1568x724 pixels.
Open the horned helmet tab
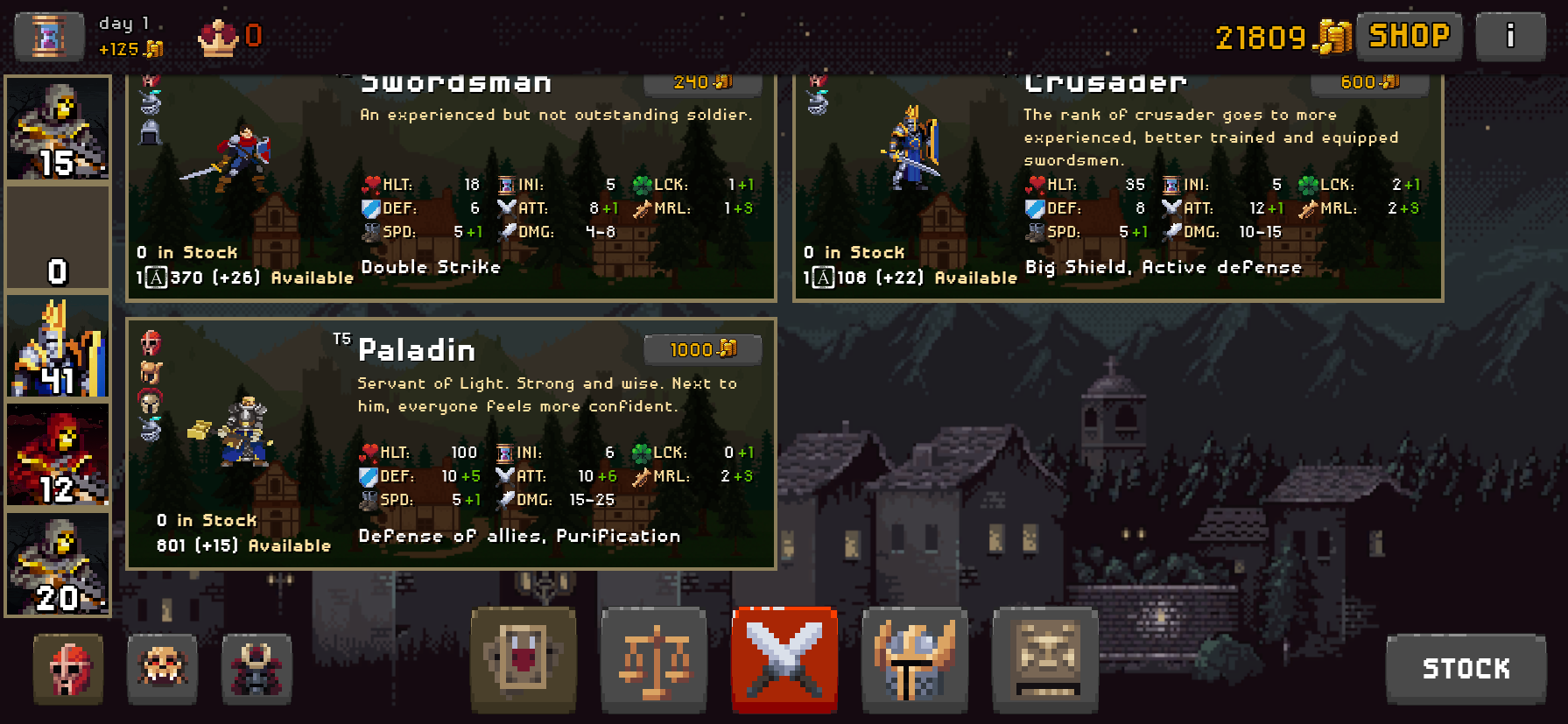click(x=915, y=659)
